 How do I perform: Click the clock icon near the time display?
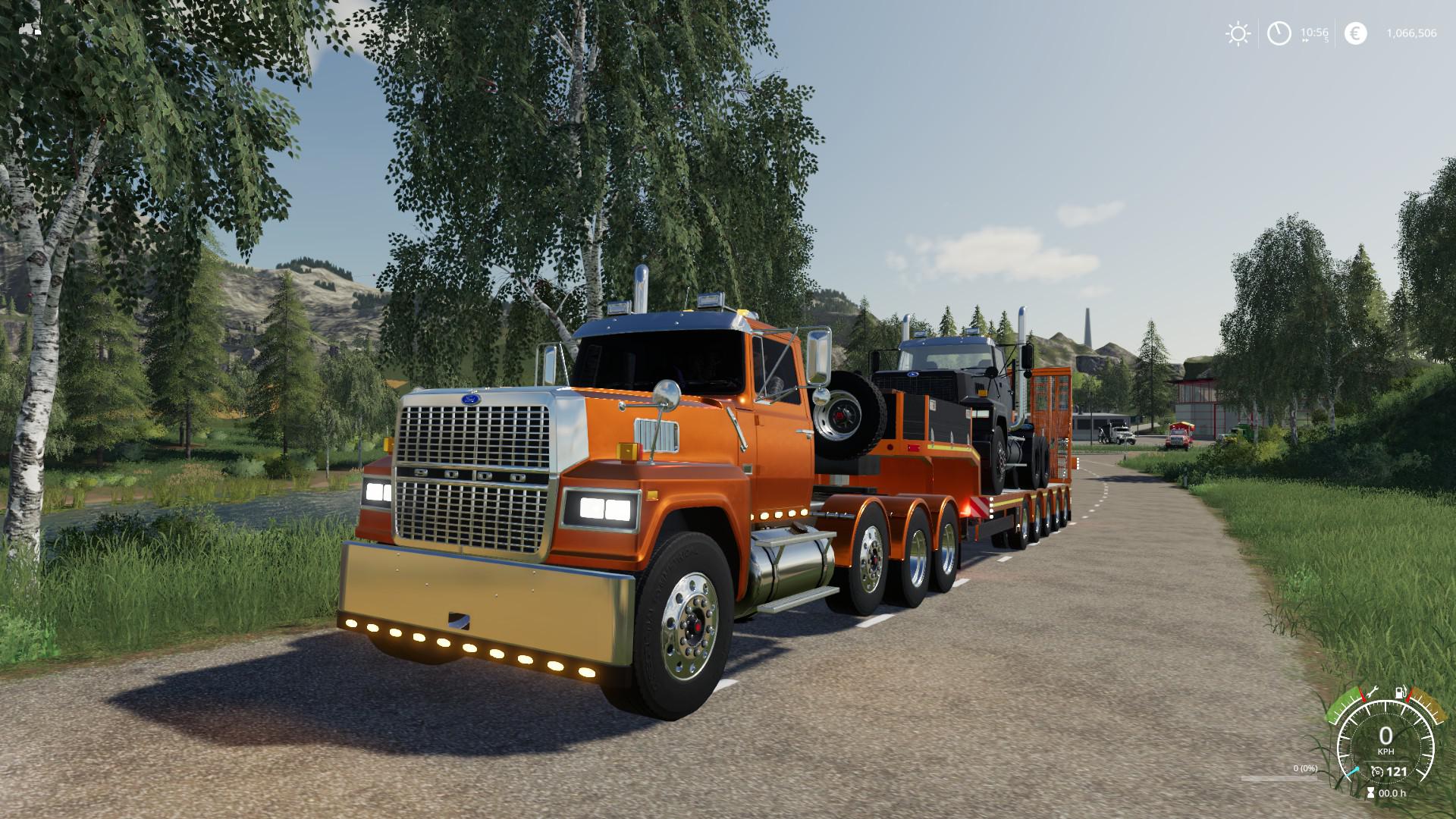pyautogui.click(x=1279, y=33)
